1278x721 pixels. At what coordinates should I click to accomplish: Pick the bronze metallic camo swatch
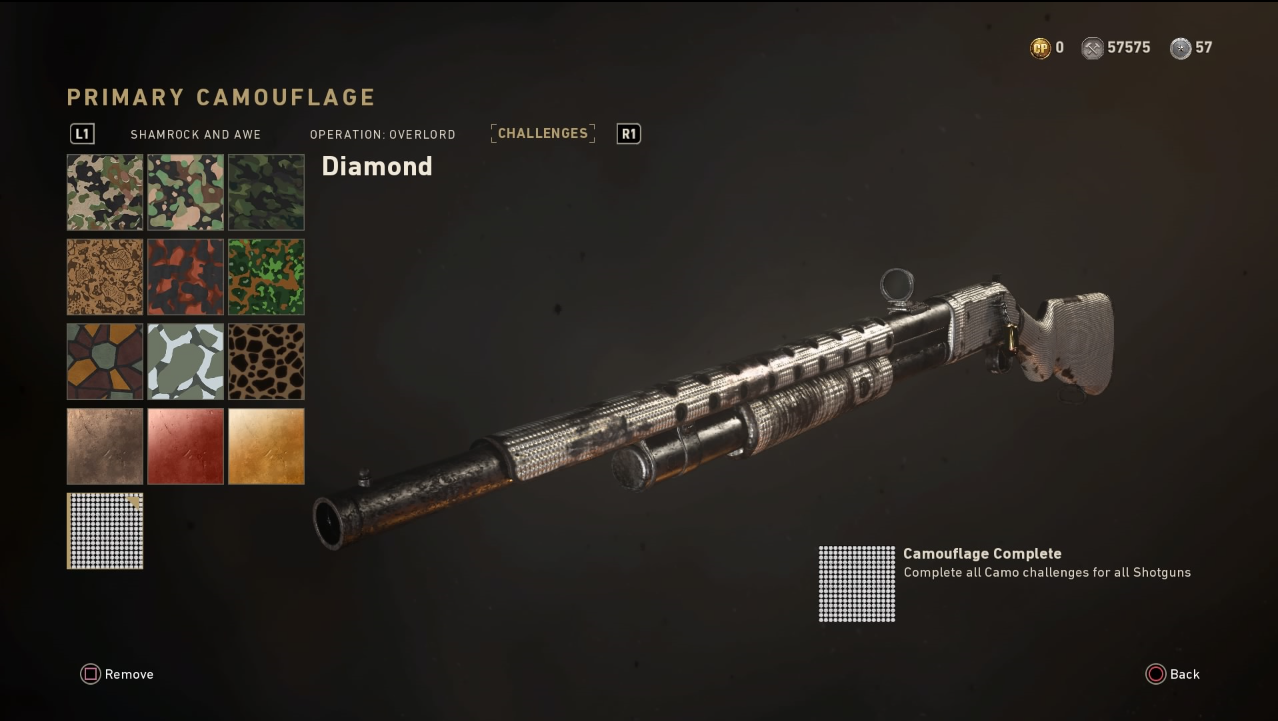pyautogui.click(x=105, y=446)
